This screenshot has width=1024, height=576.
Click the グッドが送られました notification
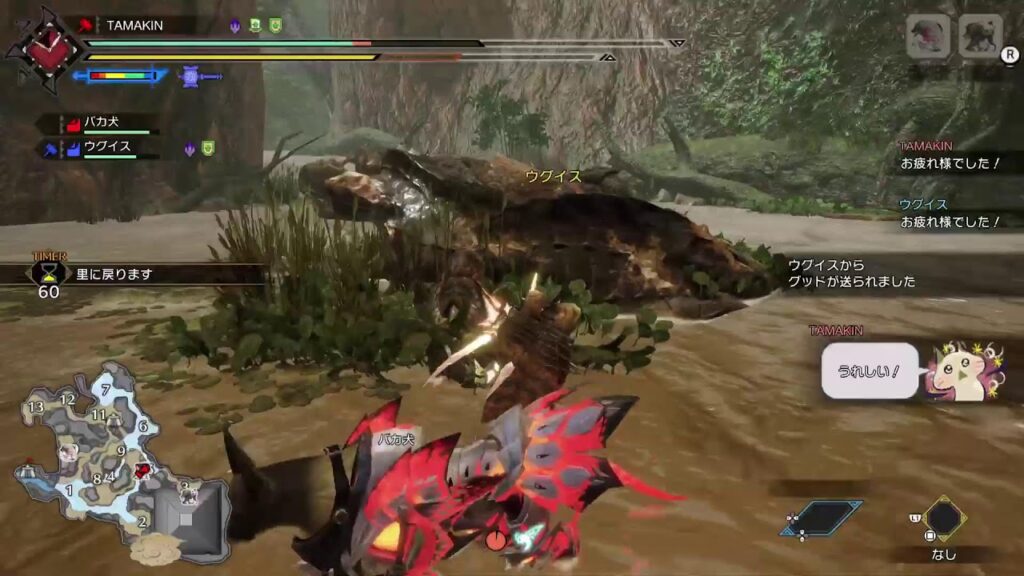tap(851, 273)
